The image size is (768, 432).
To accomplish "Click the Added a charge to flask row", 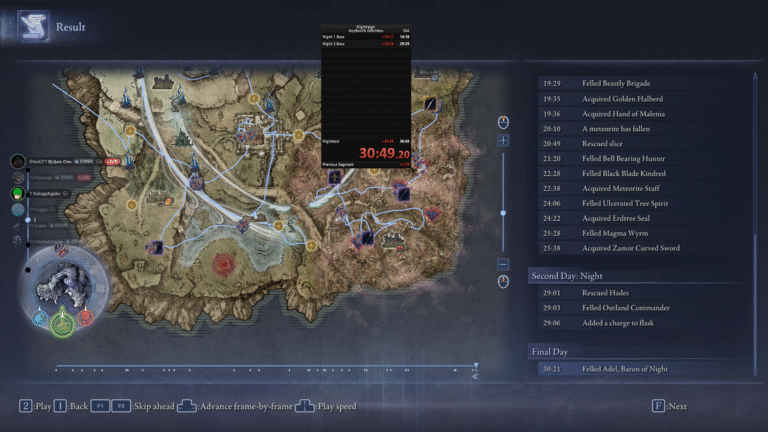I will tap(630, 323).
